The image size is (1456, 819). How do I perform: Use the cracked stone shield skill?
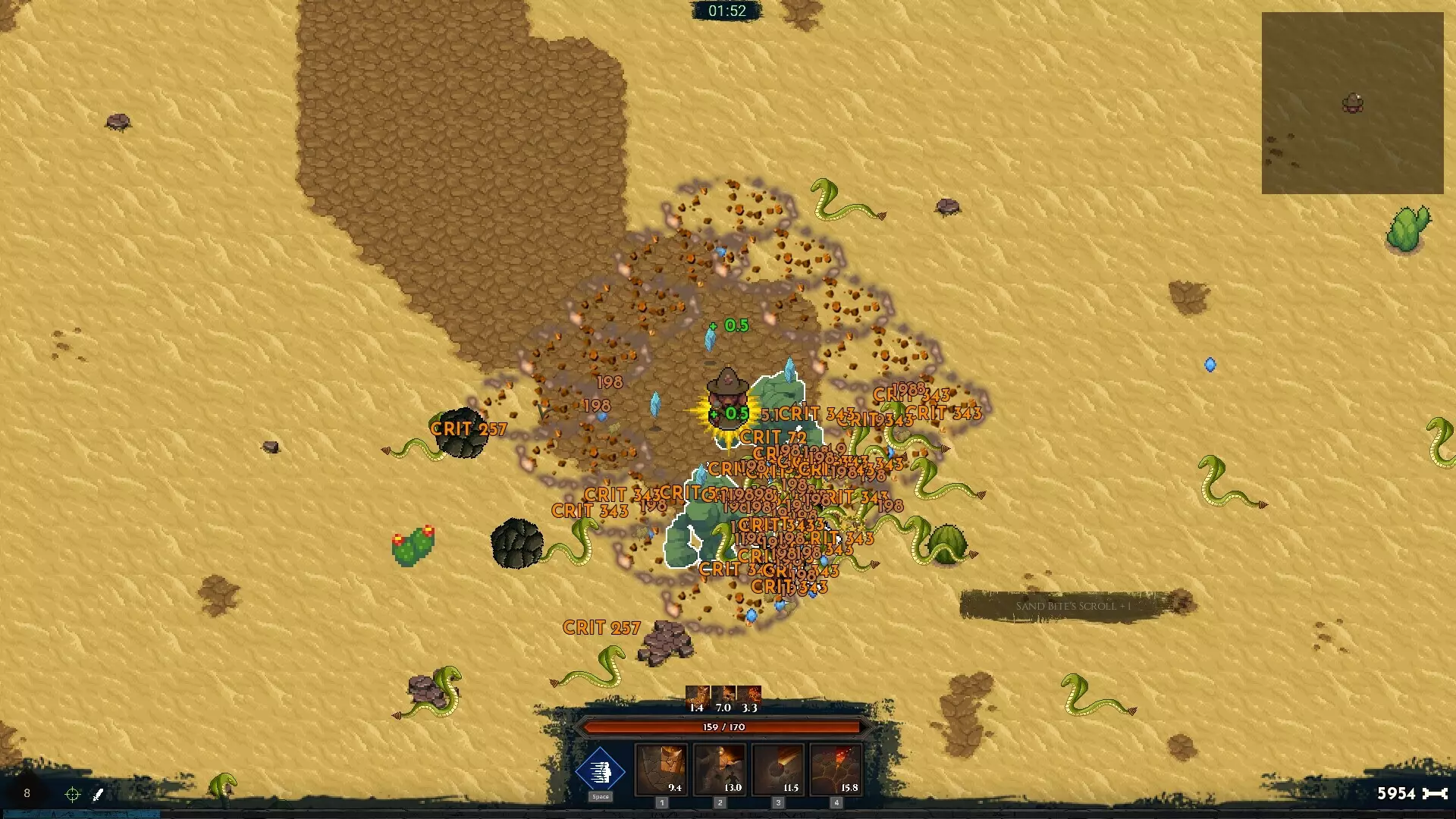point(661,770)
